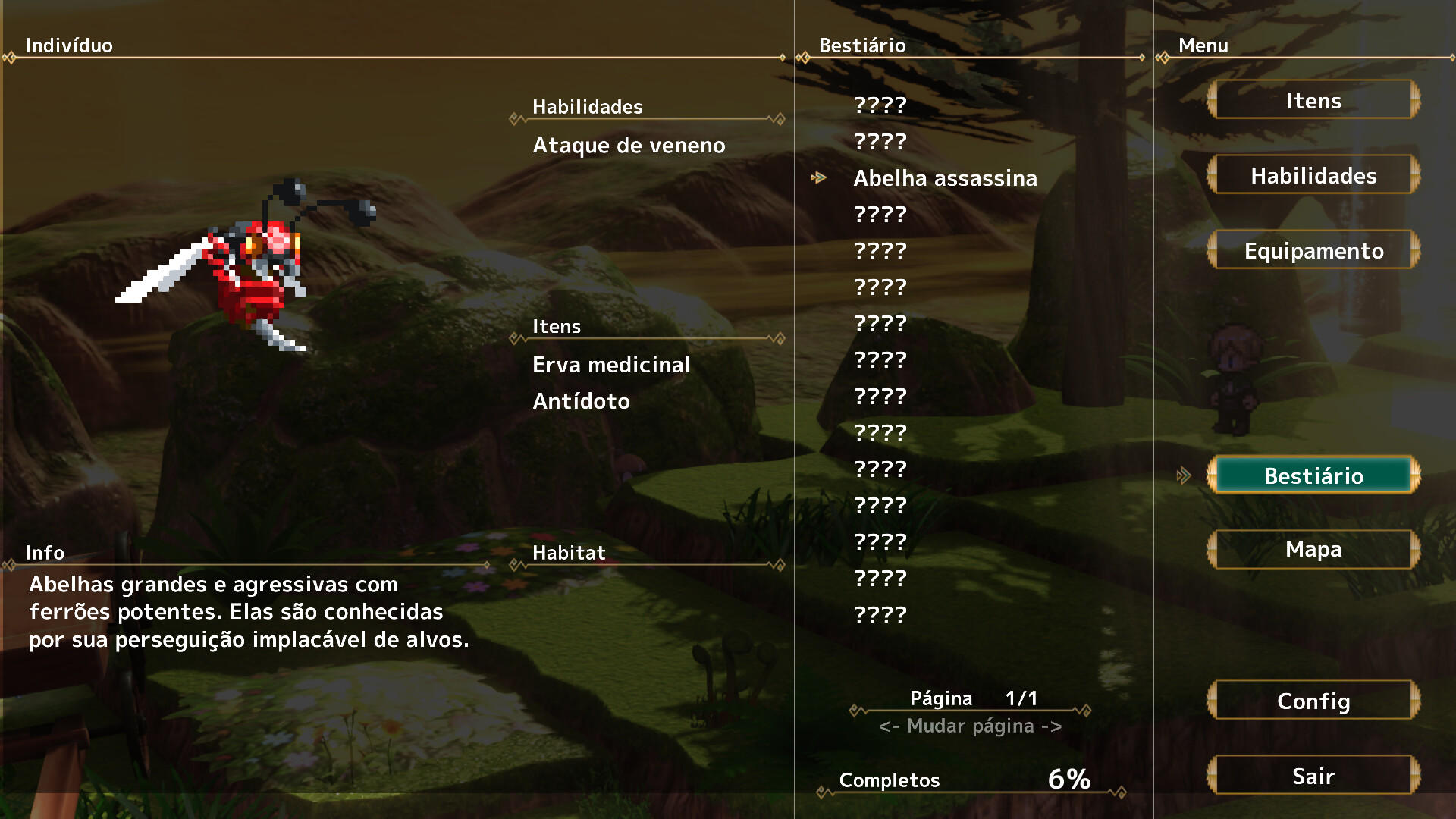The height and width of the screenshot is (819, 1456).
Task: Click the arrow cursor beside Abelha assassina
Action: click(821, 177)
